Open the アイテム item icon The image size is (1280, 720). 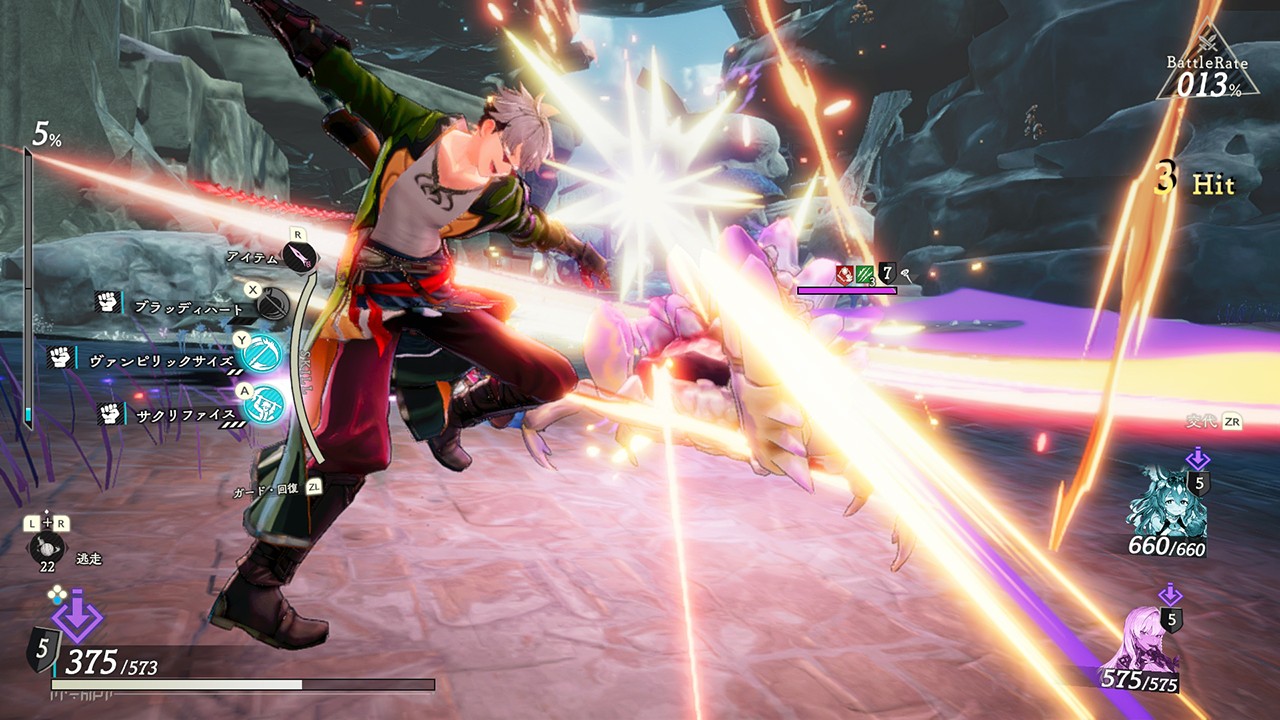click(299, 258)
